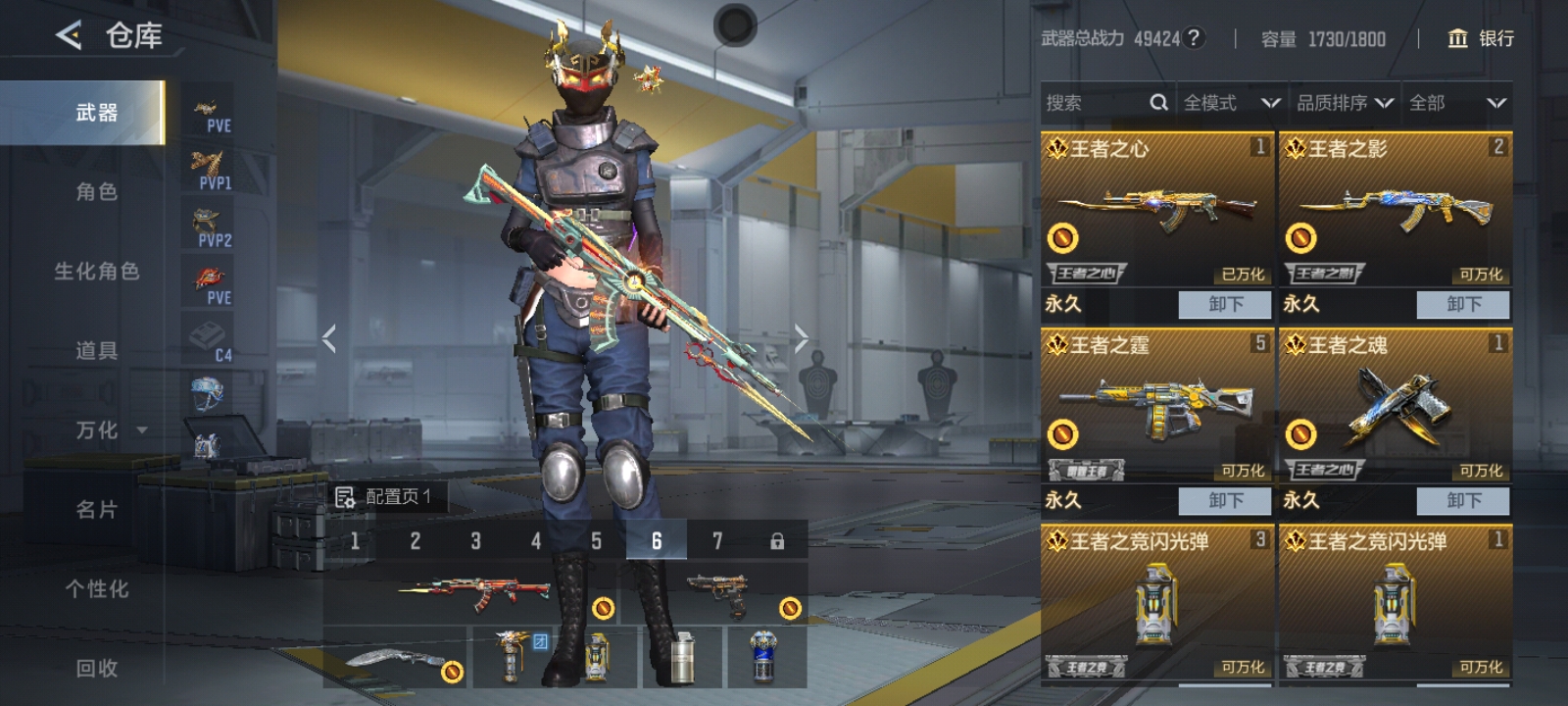Image resolution: width=1568 pixels, height=706 pixels.
Task: Go to the 个性化 tab
Action: (x=96, y=589)
